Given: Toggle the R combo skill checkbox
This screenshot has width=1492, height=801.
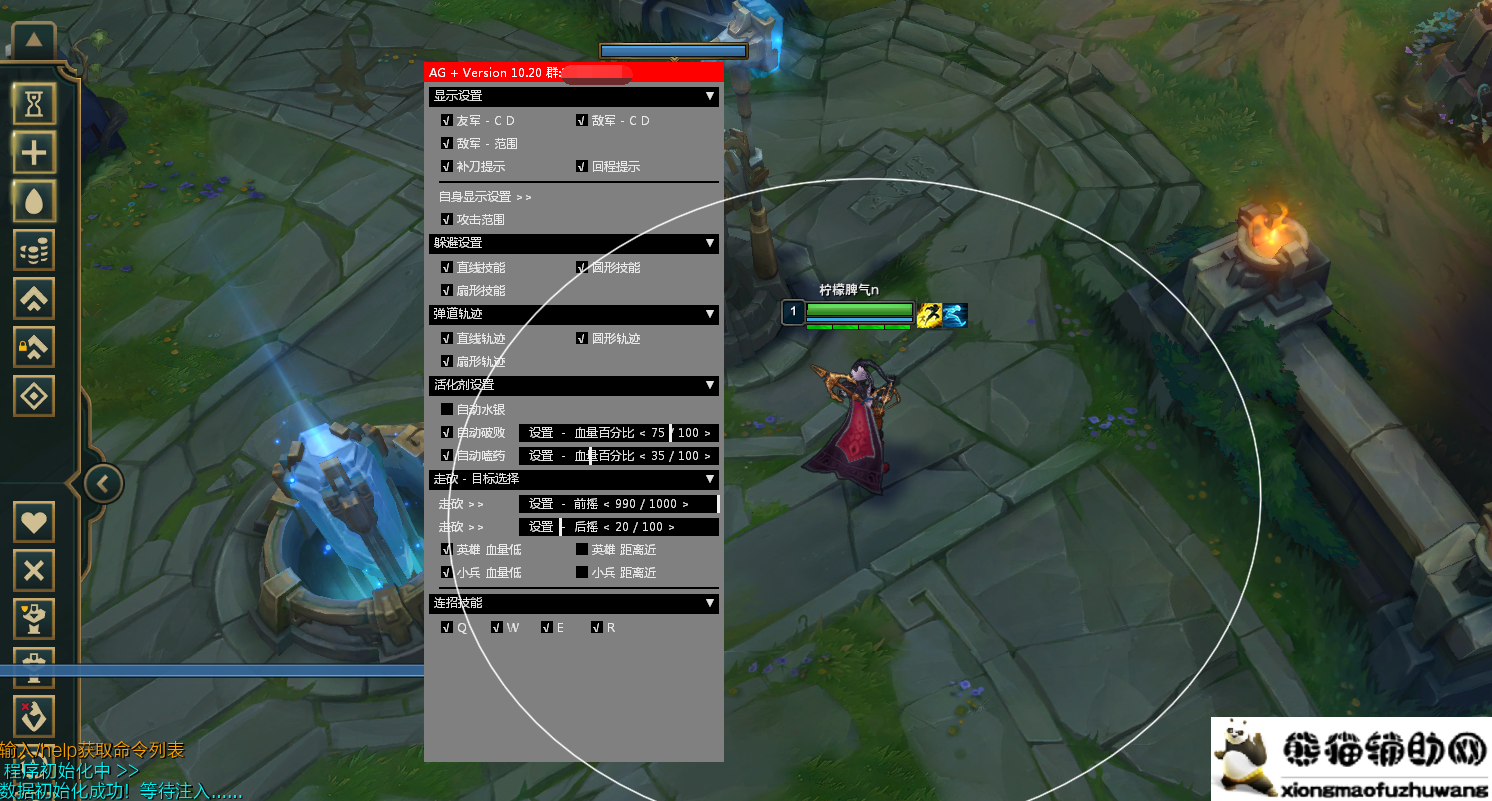Looking at the screenshot, I should pos(596,628).
